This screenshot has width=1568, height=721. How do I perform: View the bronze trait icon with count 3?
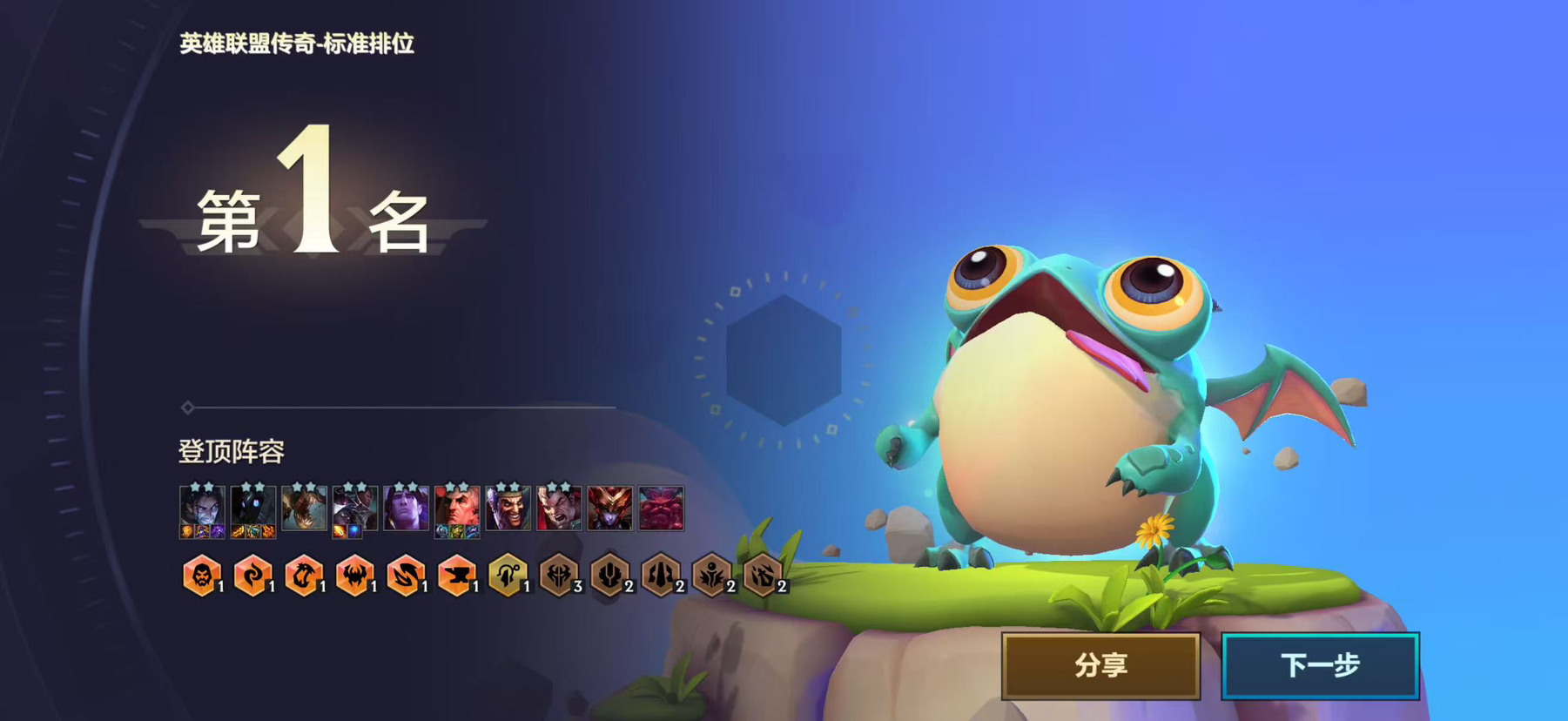point(559,576)
